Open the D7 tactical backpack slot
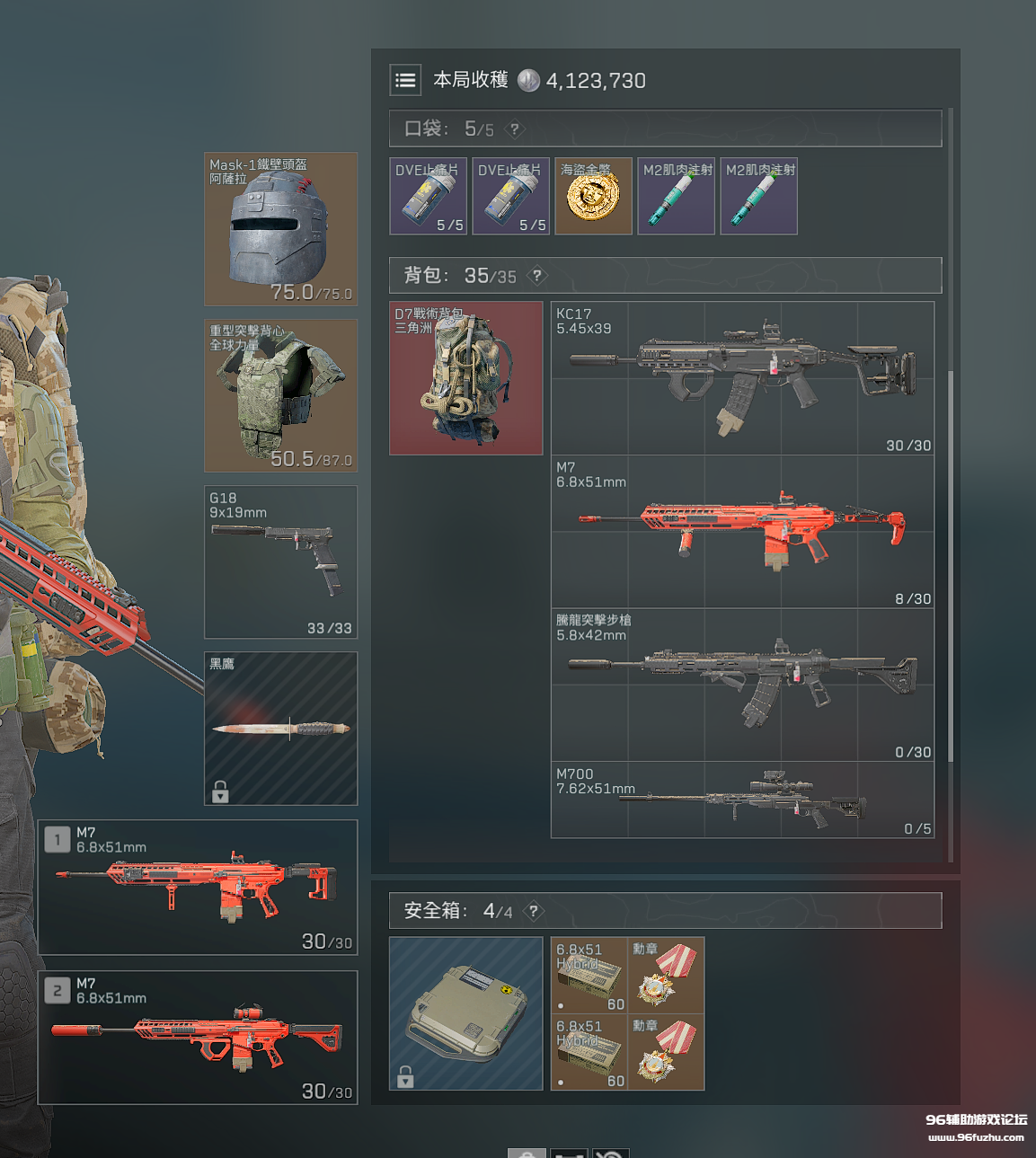Image resolution: width=1036 pixels, height=1158 pixels. click(x=465, y=377)
